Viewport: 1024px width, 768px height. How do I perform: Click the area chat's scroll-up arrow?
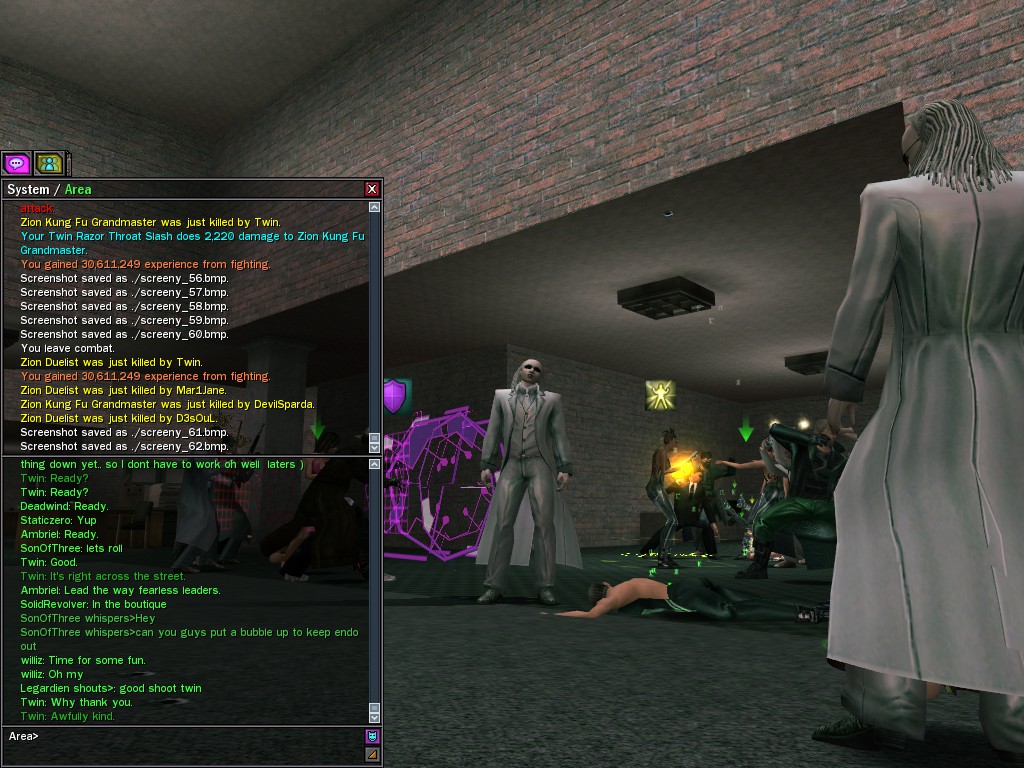[375, 464]
